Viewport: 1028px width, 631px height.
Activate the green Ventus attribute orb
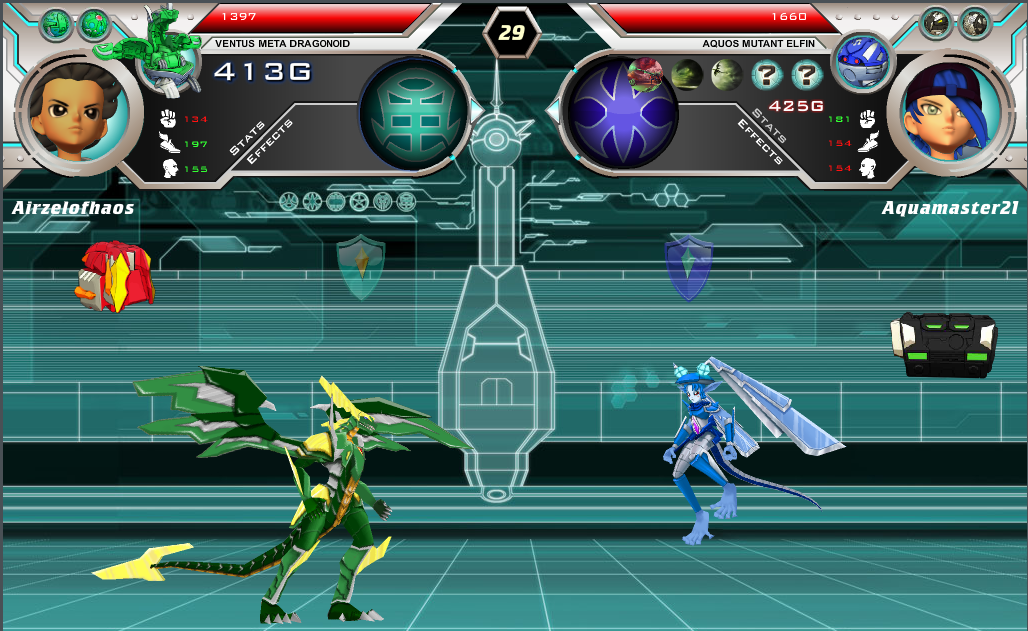point(414,111)
